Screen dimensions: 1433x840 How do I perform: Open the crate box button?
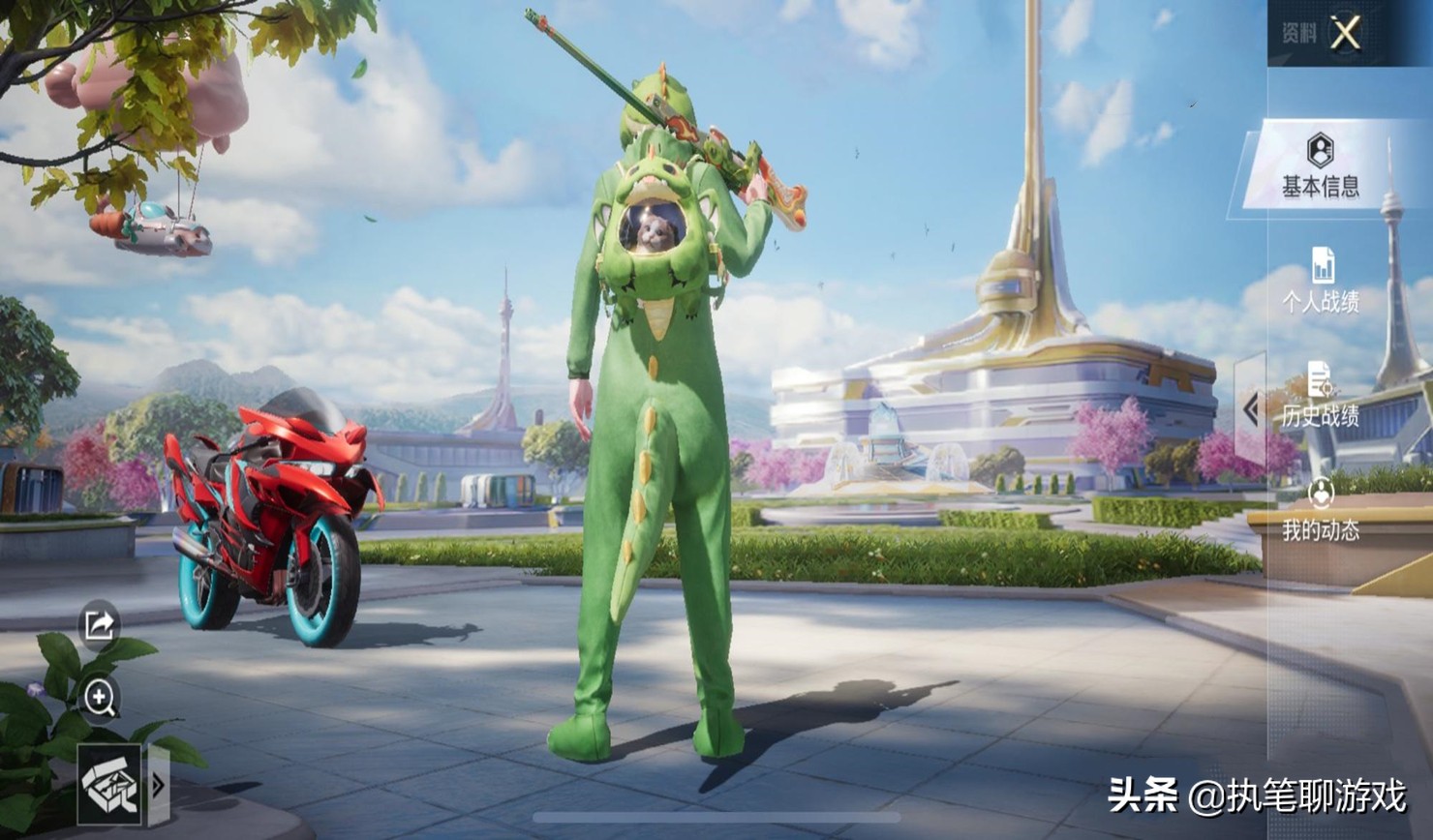109,784
